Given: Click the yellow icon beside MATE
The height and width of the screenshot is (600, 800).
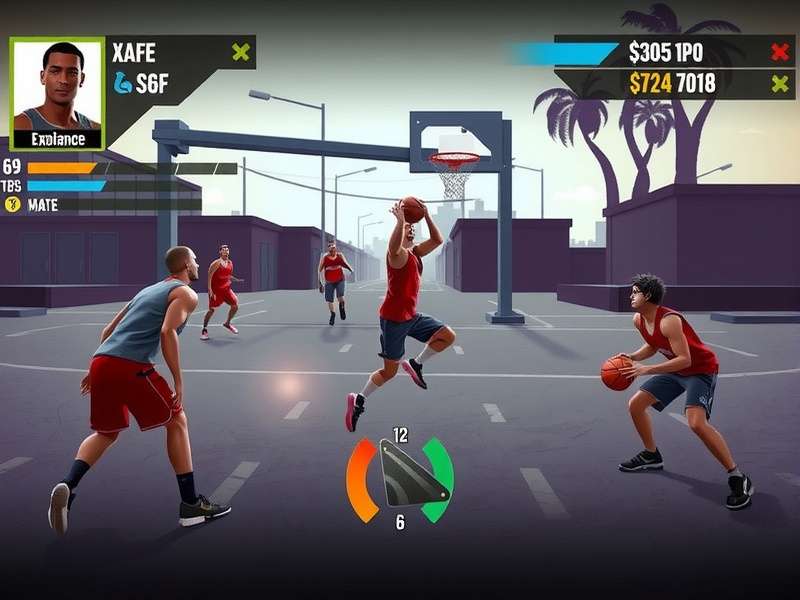Looking at the screenshot, I should (x=13, y=204).
